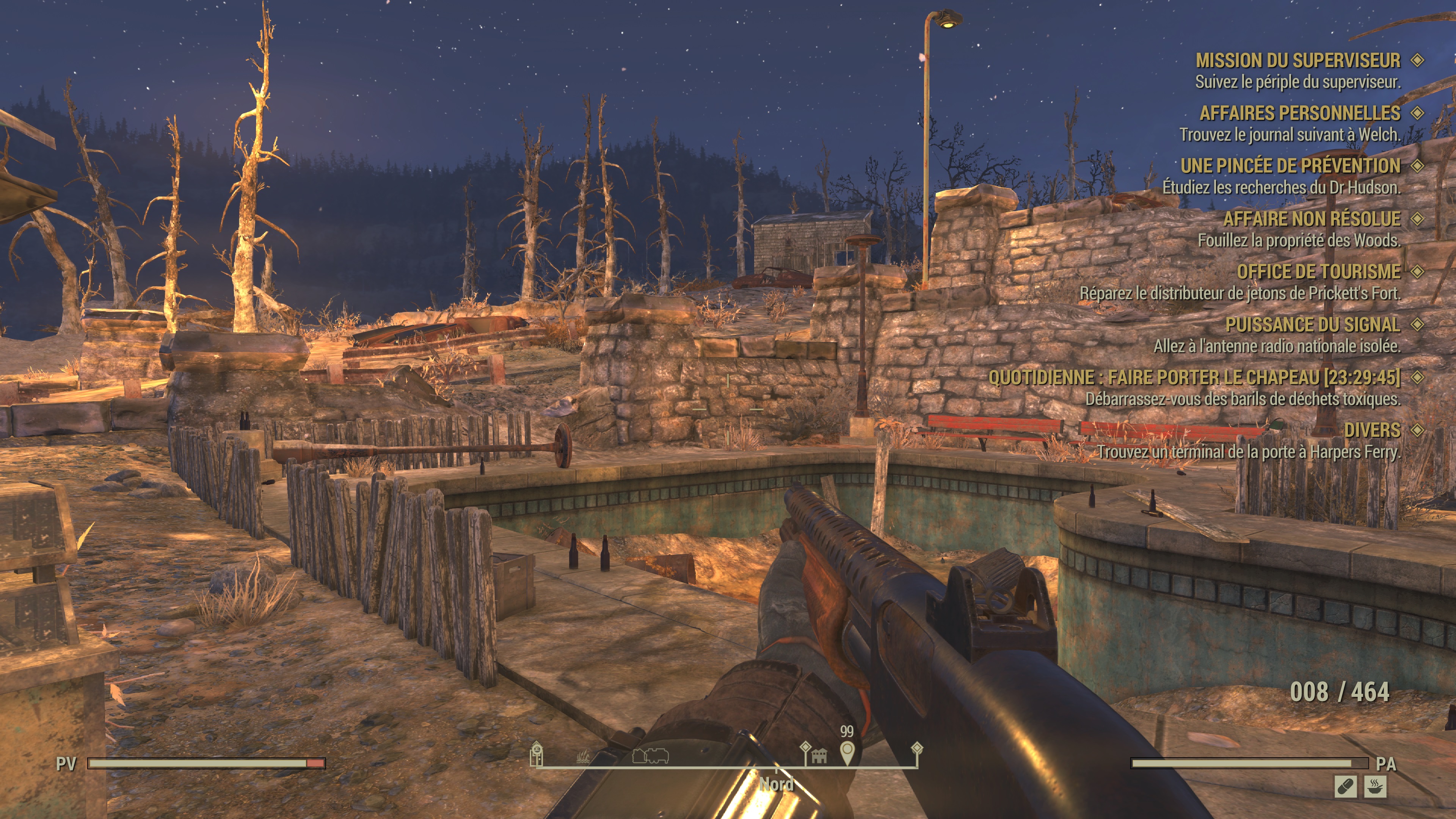The image size is (1456, 819).
Task: Choose the Une Pincée de Prévention quest
Action: 1290,166
